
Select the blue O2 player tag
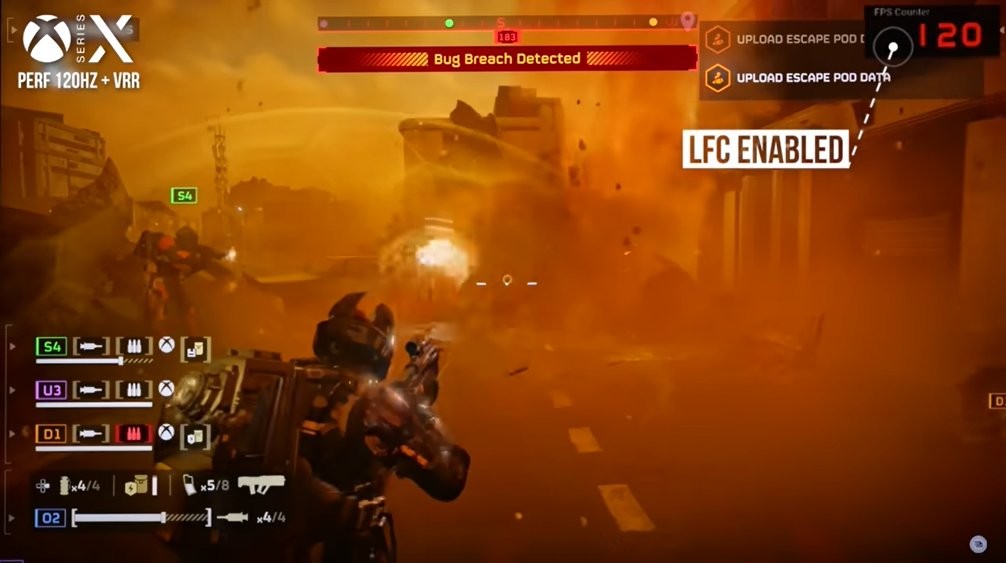[51, 518]
